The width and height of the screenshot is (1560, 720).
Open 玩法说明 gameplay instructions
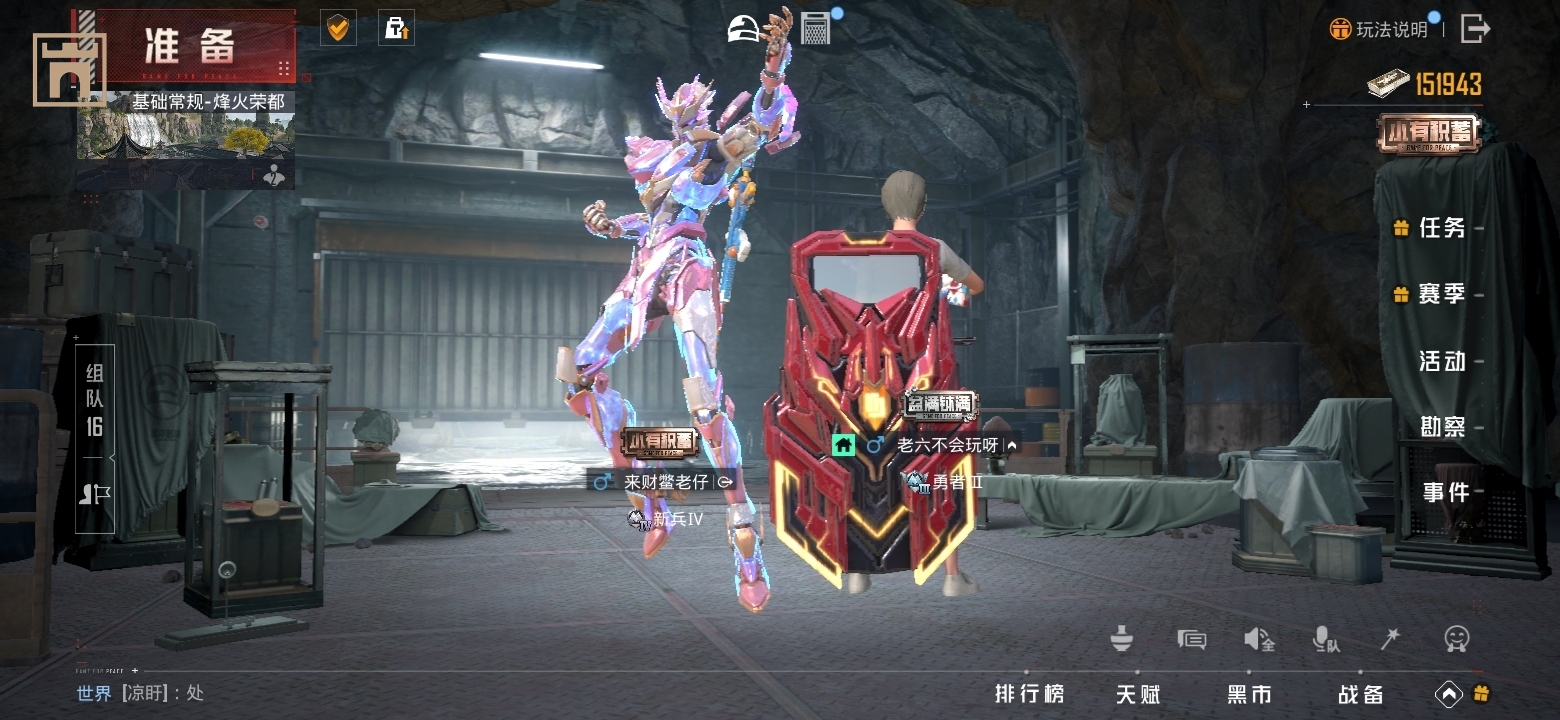click(x=1380, y=29)
